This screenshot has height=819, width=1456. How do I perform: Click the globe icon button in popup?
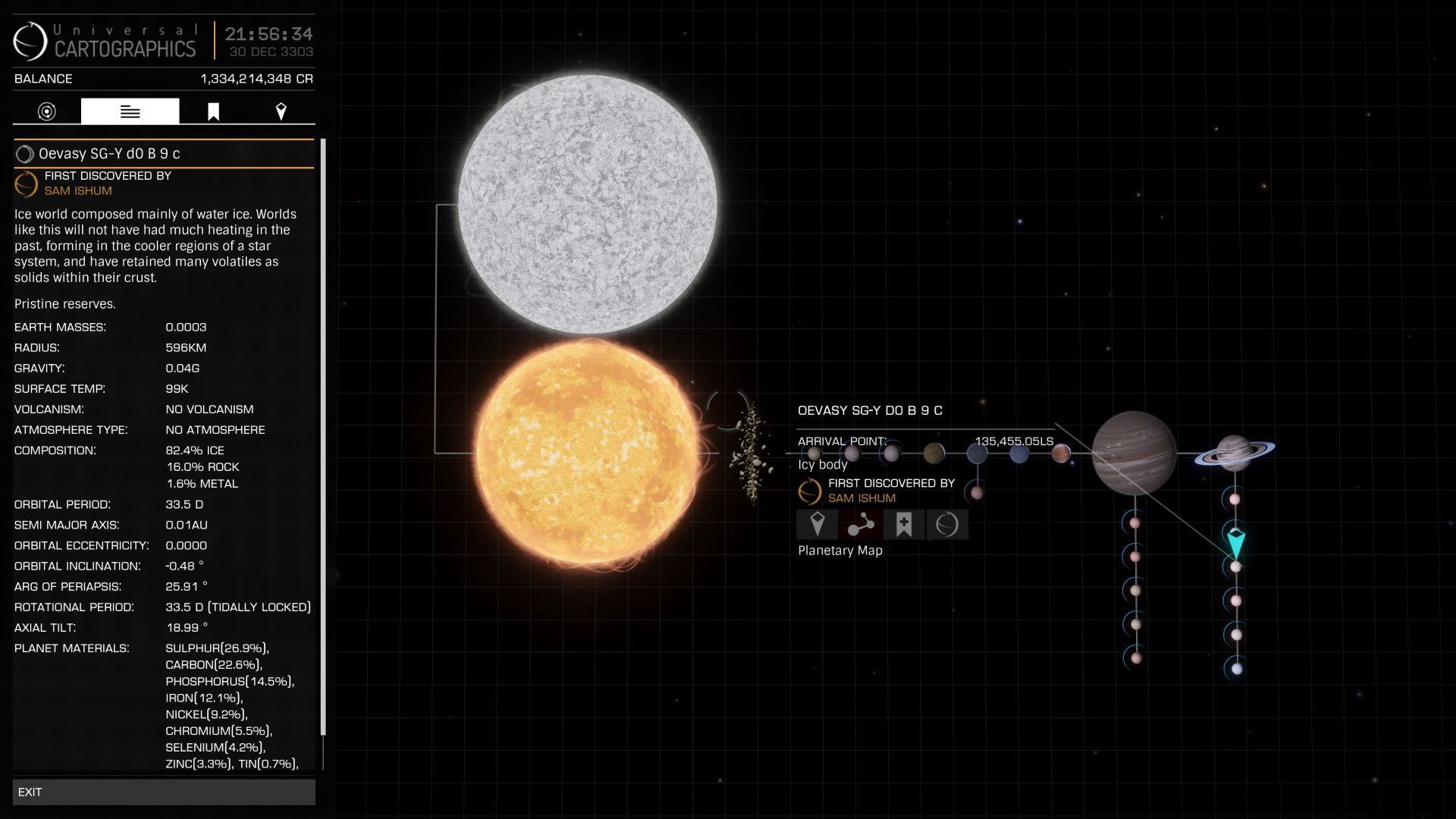click(x=946, y=524)
